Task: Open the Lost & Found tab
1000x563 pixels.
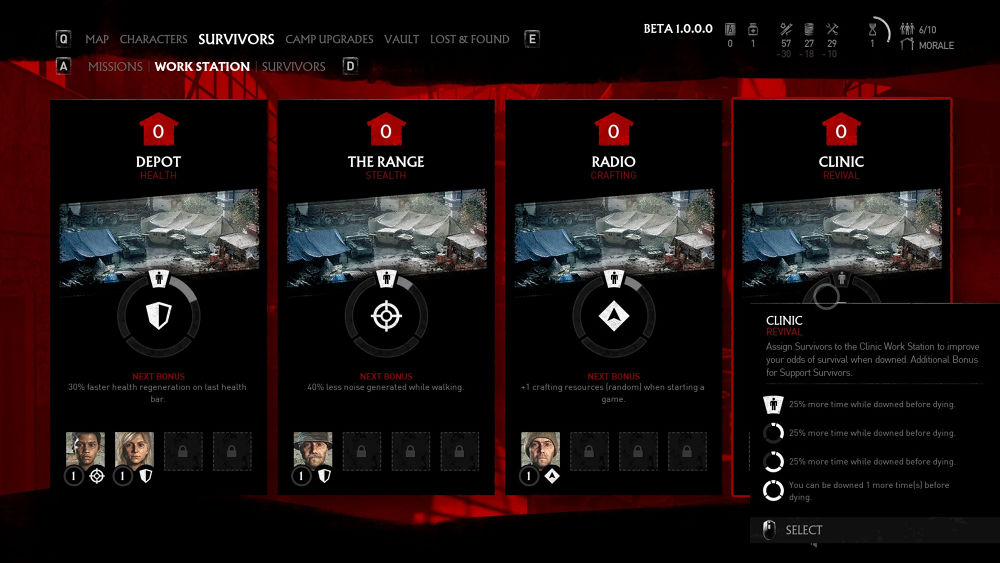Action: pos(469,39)
